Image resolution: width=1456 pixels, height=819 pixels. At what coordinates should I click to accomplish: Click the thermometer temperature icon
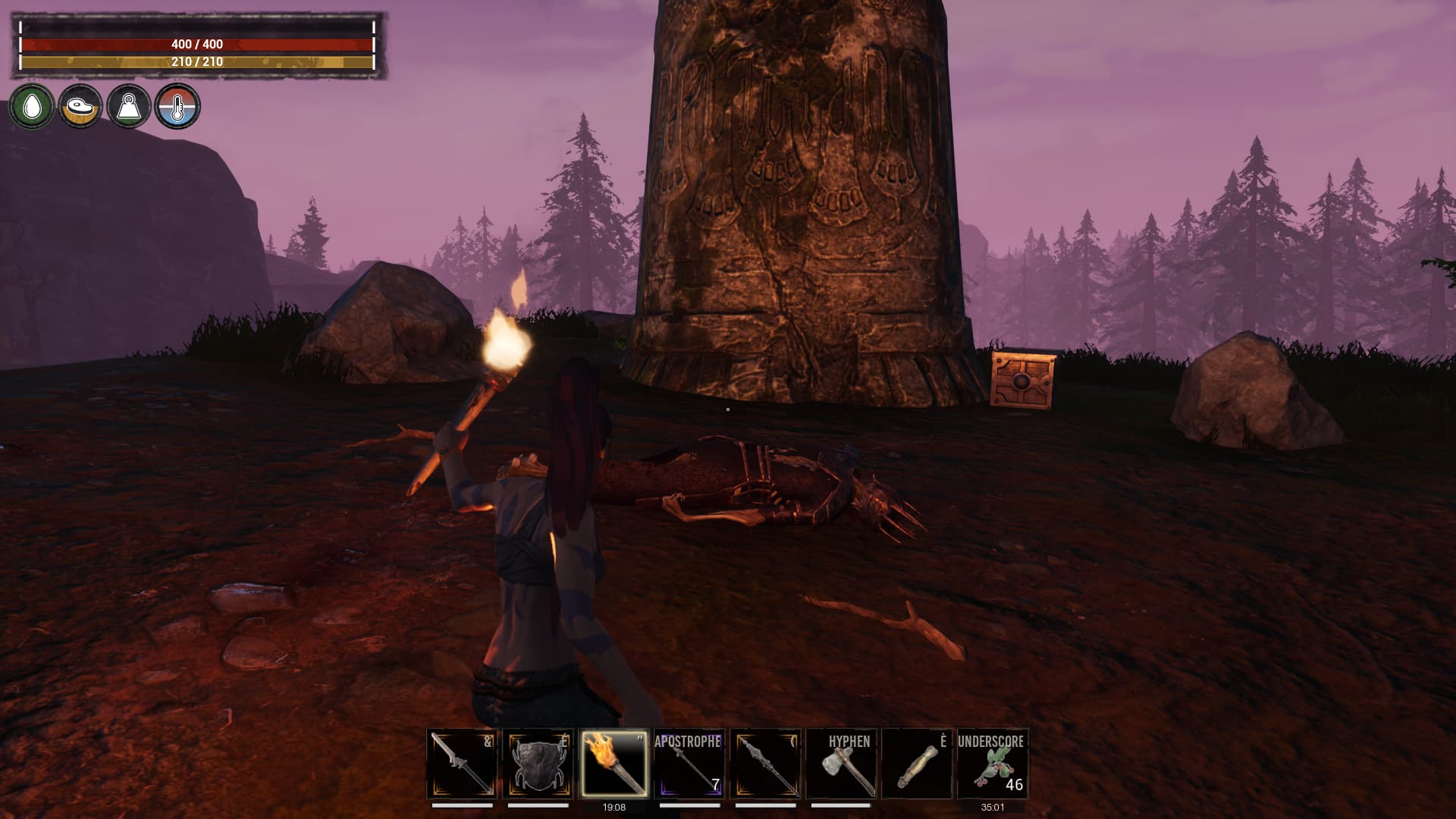point(177,107)
